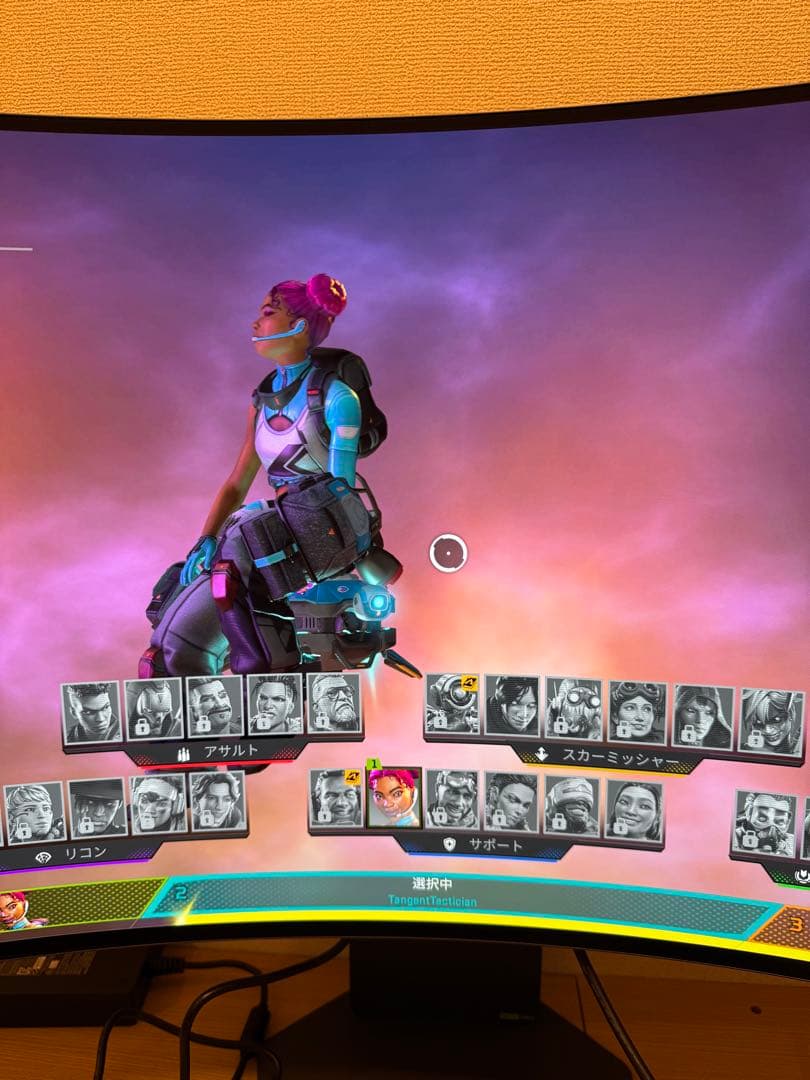Screen dimensions: 810x1080
Task: Choose Octane's masked portrait
Action: pos(574,708)
